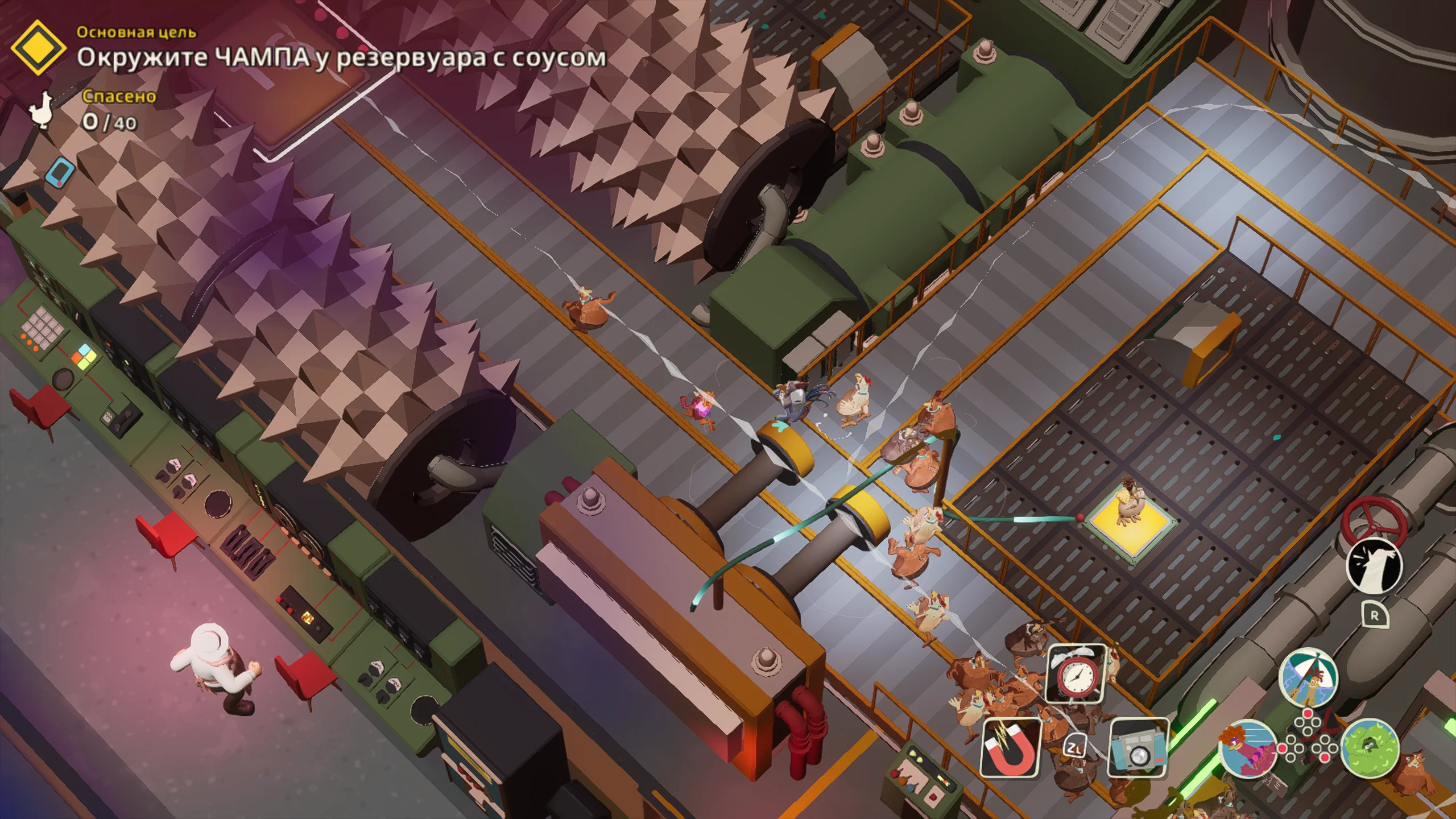Choose the green bush disguise portrait
Image resolution: width=1456 pixels, height=819 pixels.
click(x=1370, y=747)
